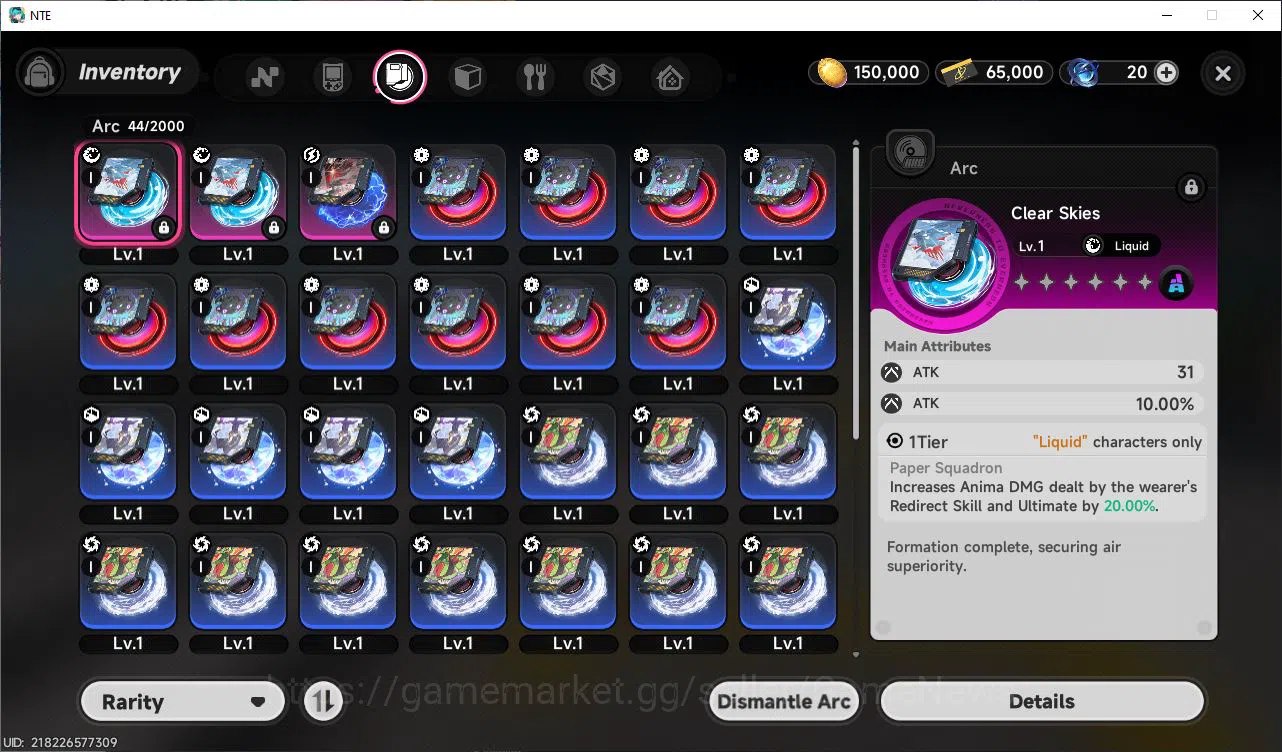Select the N-shaped currency category icon
This screenshot has width=1282, height=752.
point(264,76)
